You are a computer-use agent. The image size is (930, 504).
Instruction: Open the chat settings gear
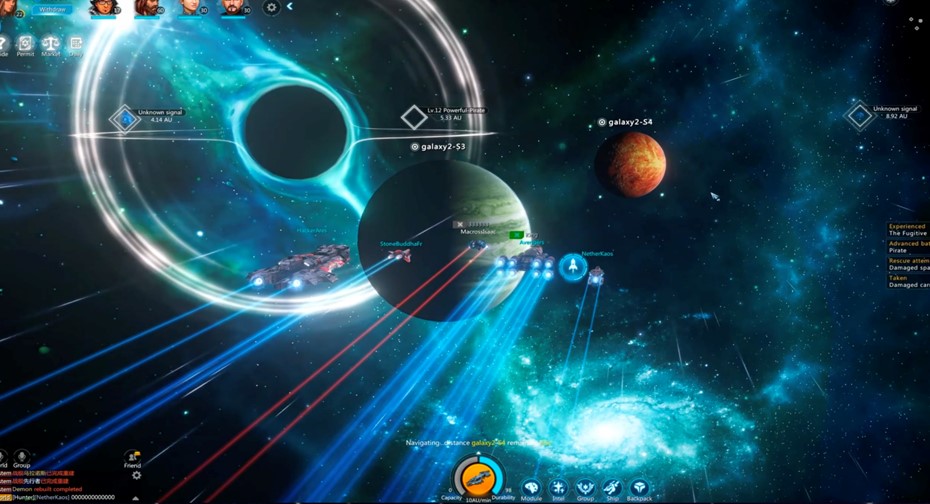pos(137,476)
